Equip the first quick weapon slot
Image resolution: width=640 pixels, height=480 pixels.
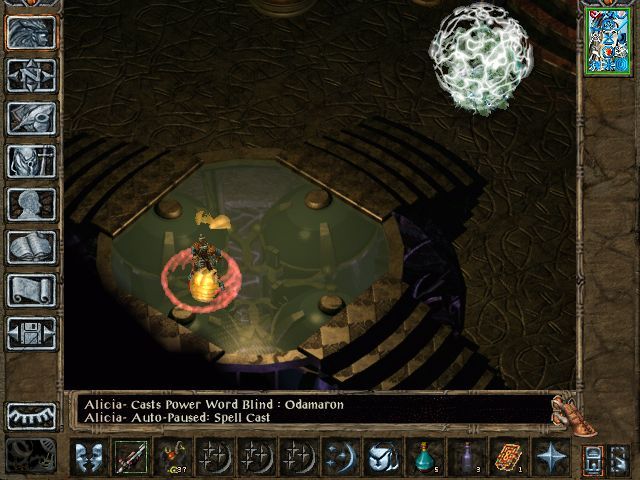[130, 458]
